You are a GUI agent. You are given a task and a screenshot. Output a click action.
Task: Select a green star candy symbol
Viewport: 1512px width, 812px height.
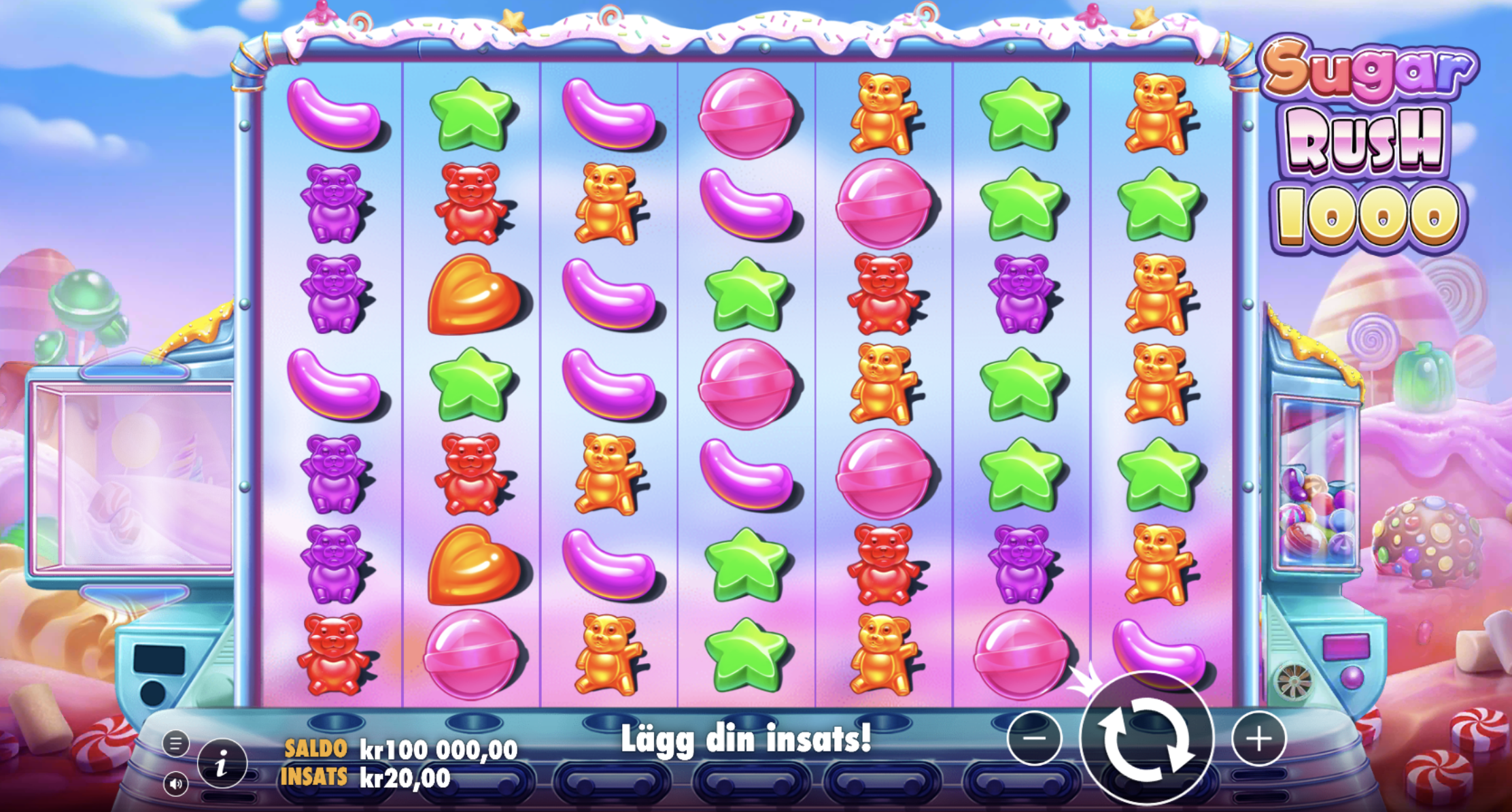pos(472,112)
